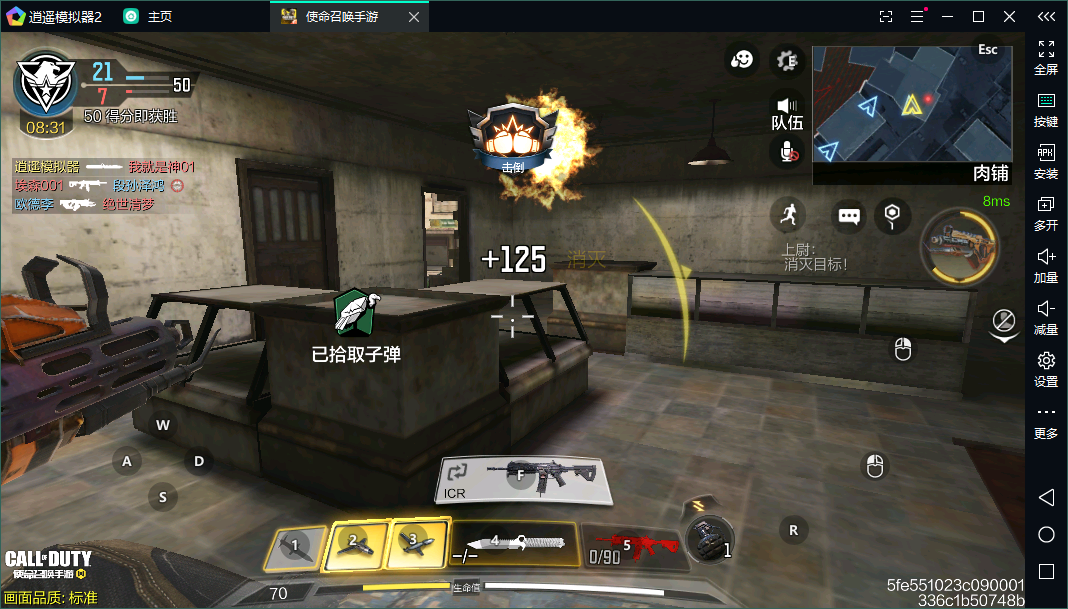Open the quick chat bubble
1068x609 pixels.
849,216
